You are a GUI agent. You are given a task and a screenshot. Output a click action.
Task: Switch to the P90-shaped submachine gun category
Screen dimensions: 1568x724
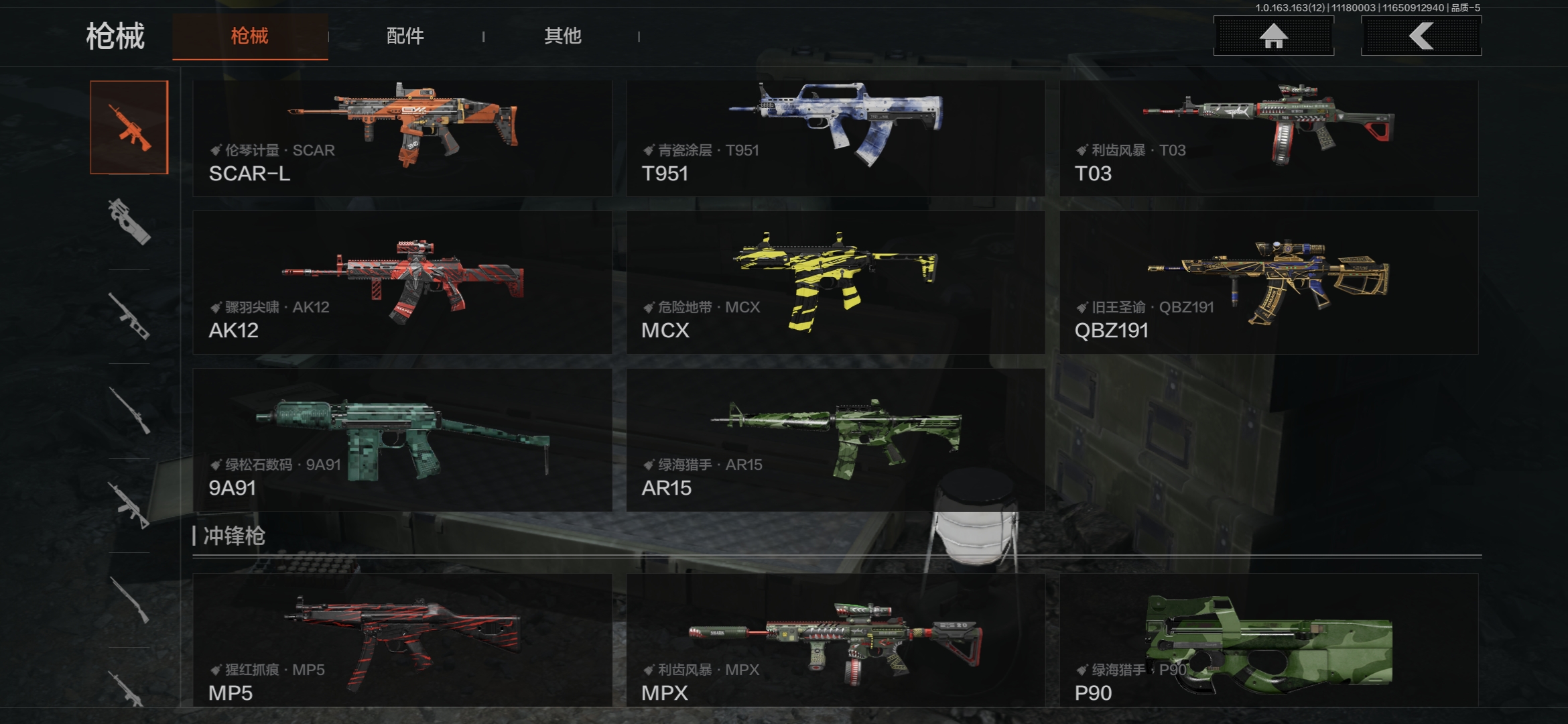click(x=129, y=222)
